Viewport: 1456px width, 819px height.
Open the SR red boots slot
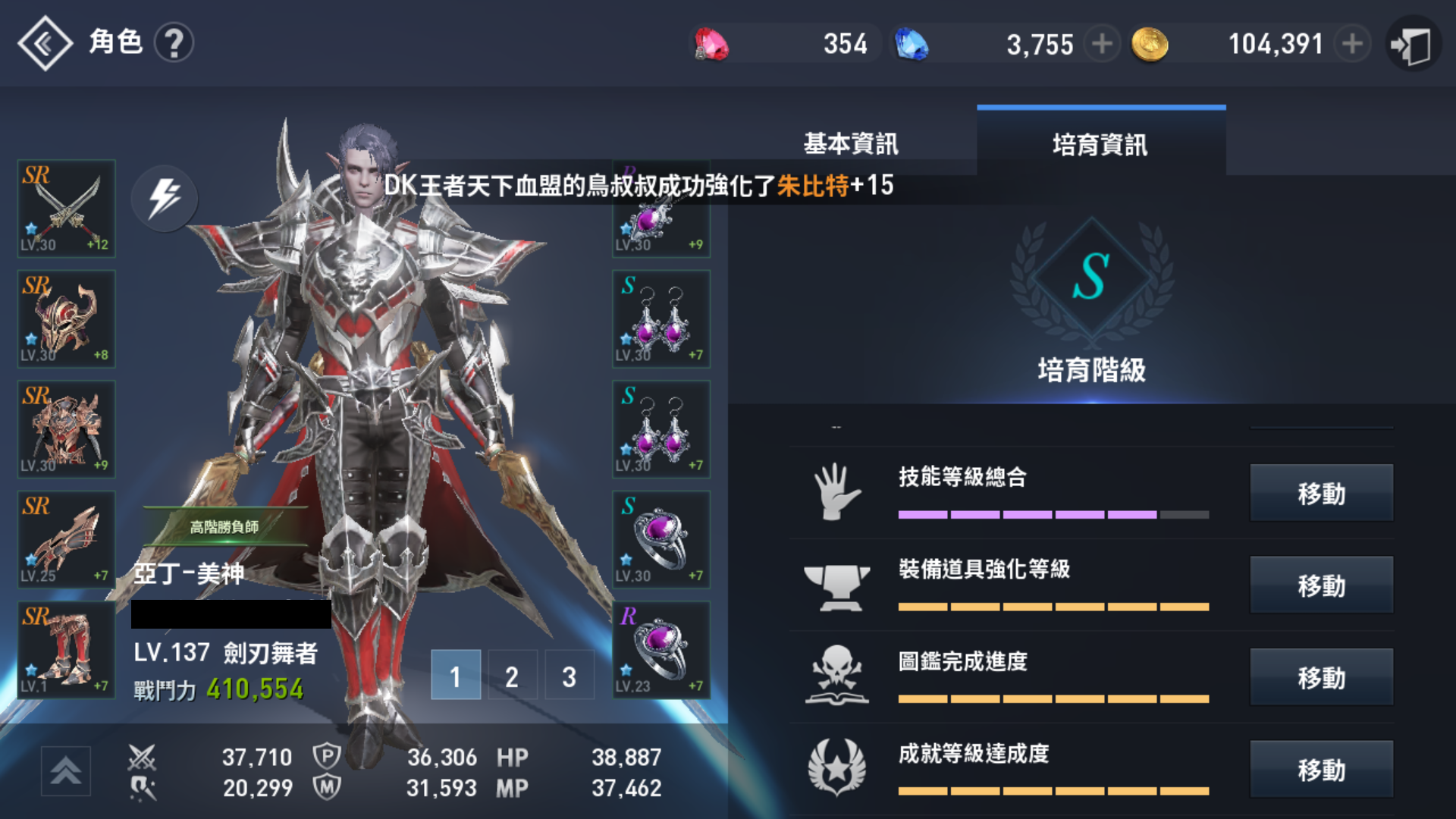tap(67, 650)
